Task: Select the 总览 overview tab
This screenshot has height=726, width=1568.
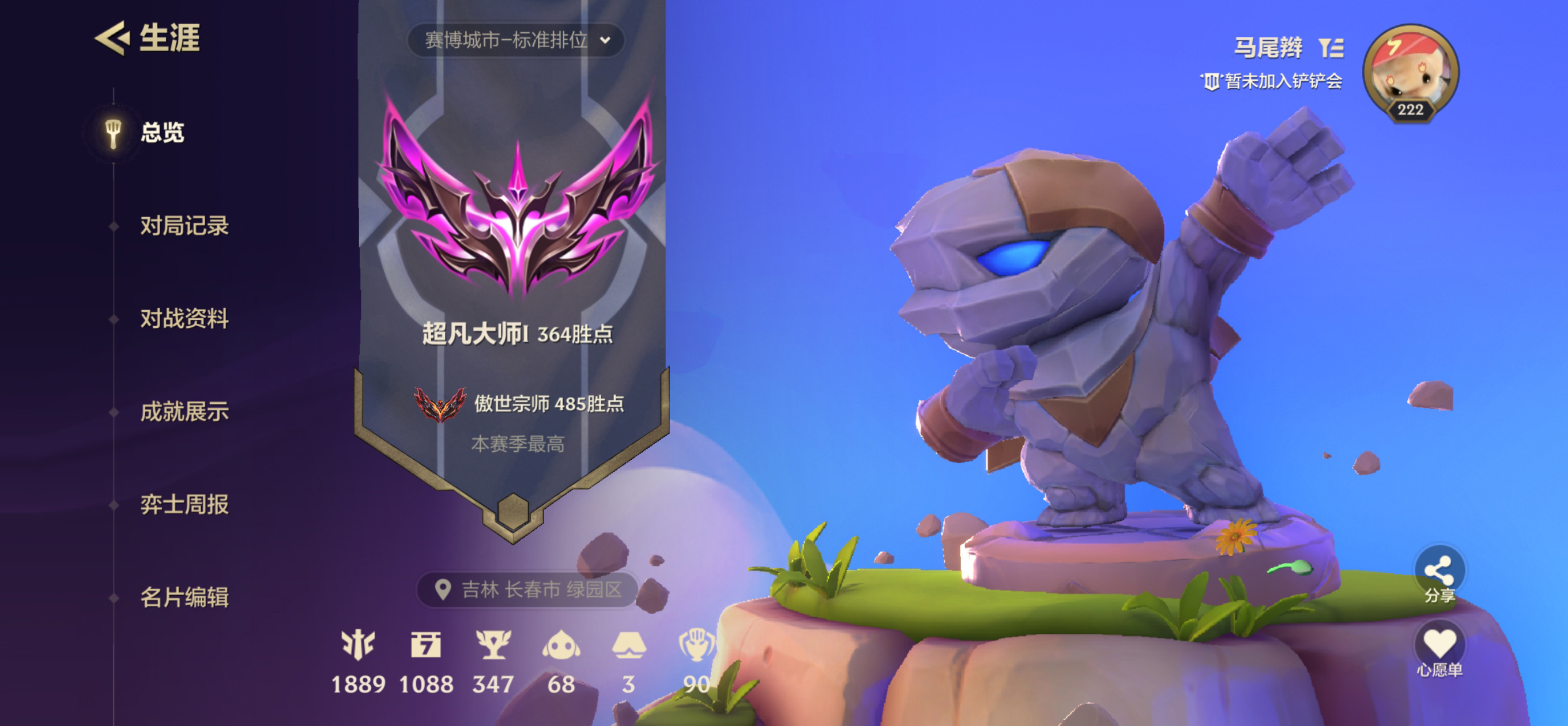Action: pos(162,132)
